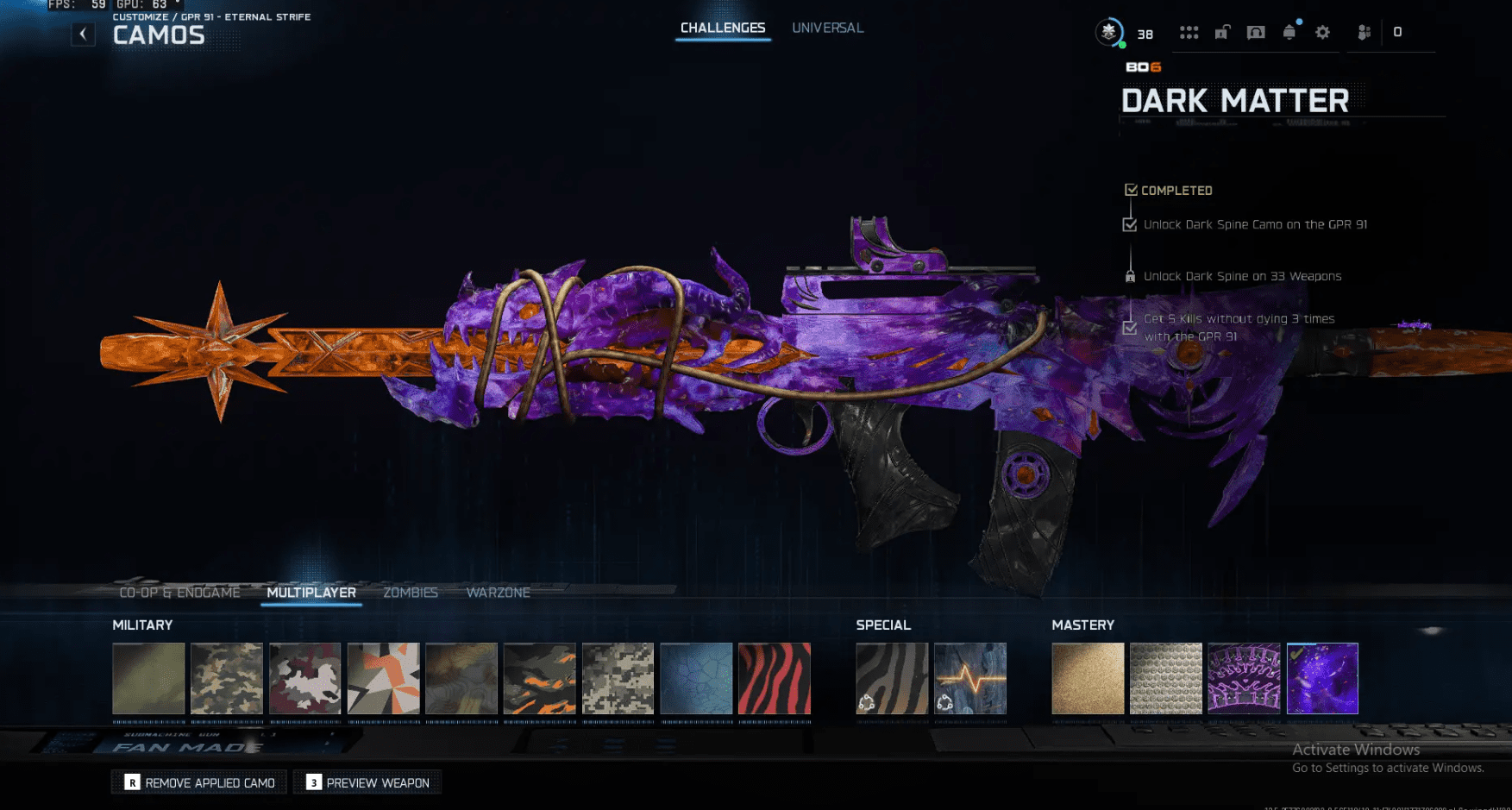Open the settings gear icon
Screen dimensions: 1512x810
(x=1322, y=33)
